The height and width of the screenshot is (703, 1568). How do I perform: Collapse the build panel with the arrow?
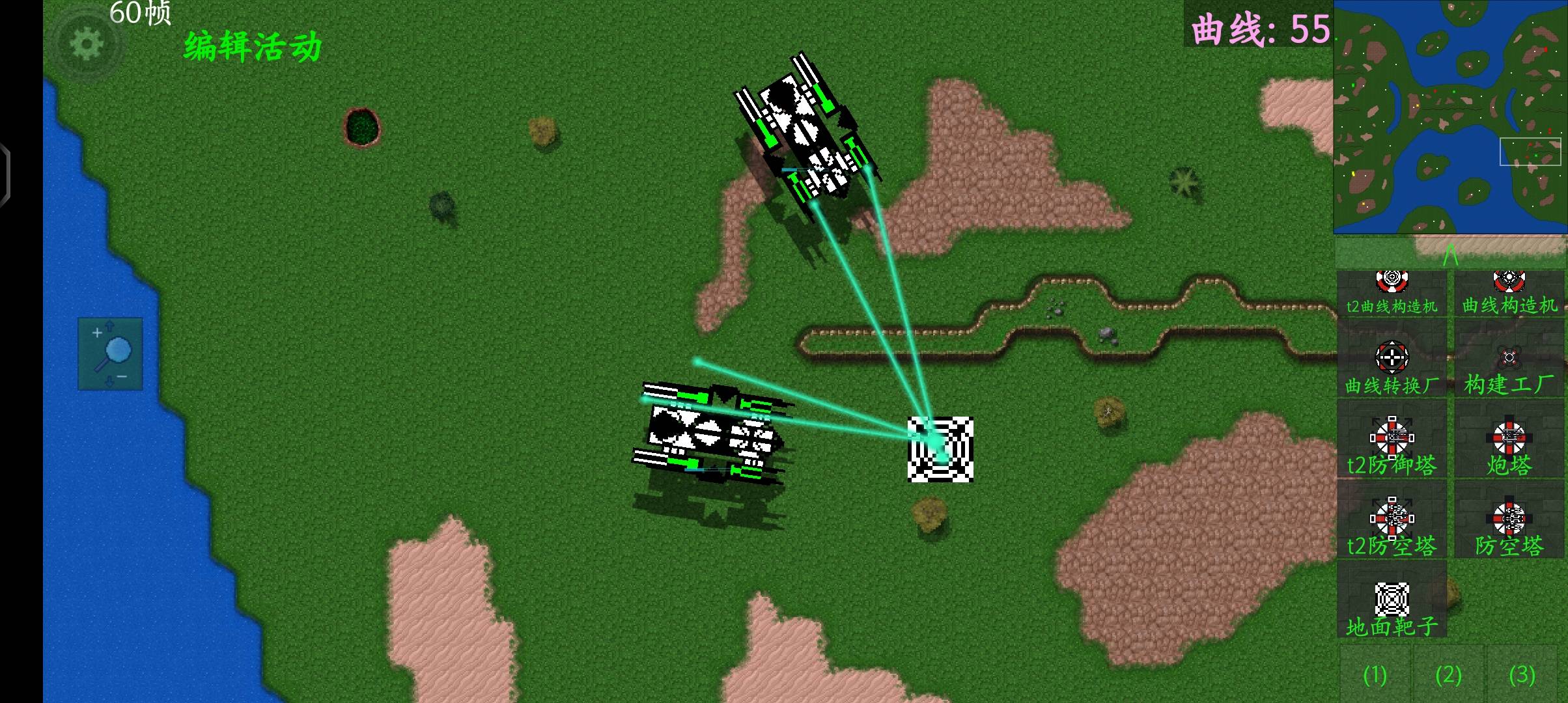tap(1450, 254)
